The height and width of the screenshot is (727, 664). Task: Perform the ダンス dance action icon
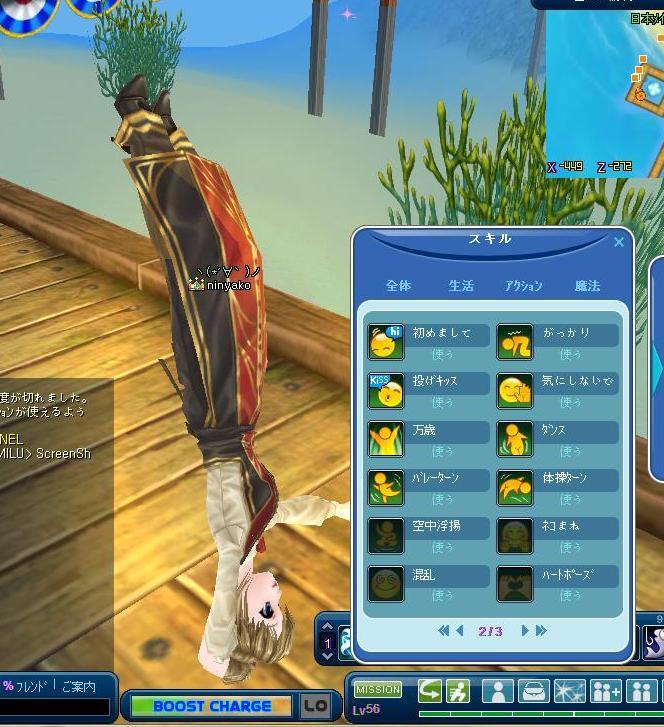[x=515, y=439]
